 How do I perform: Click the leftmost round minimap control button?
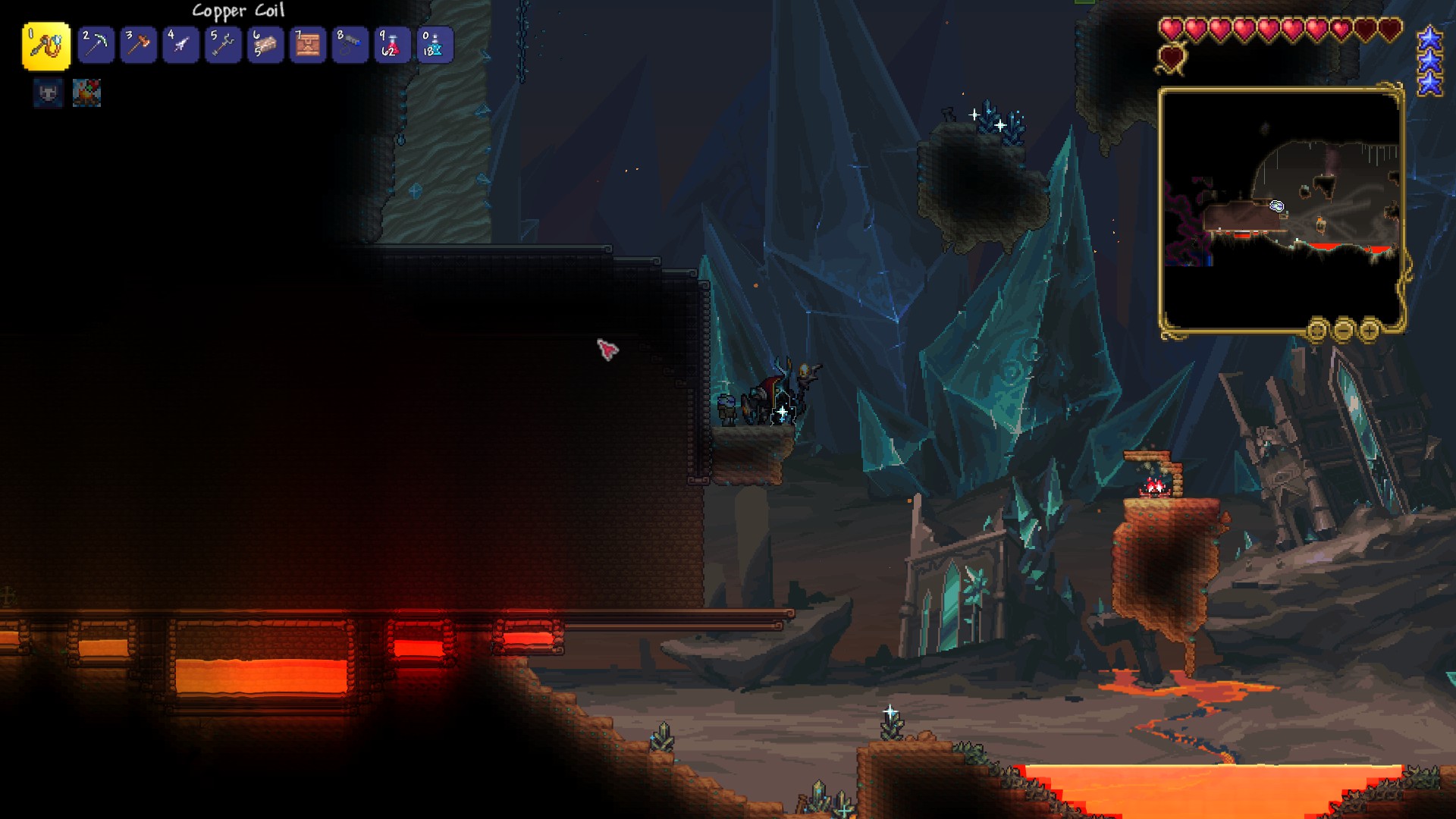tap(1316, 331)
